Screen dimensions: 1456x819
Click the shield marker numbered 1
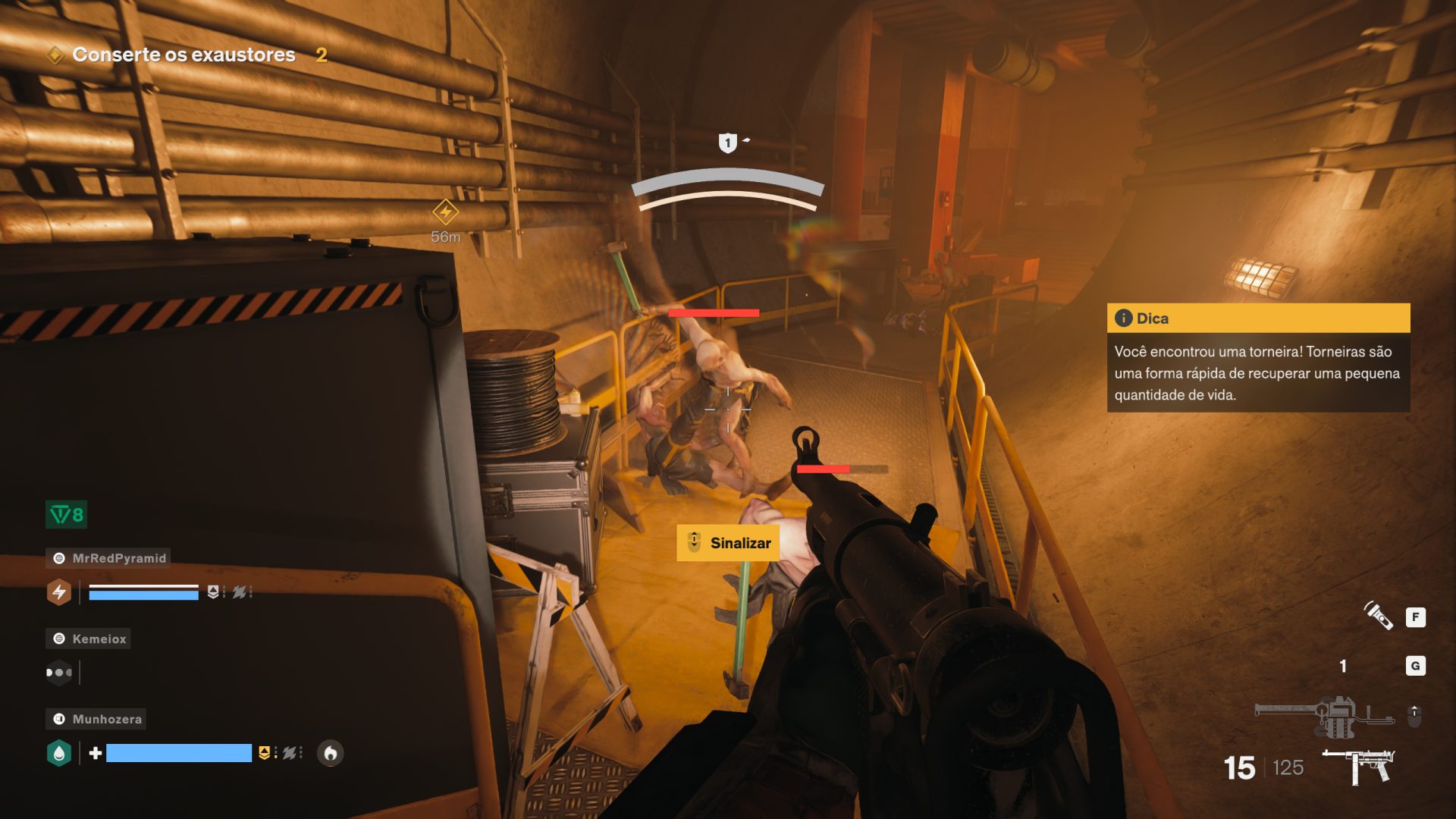tap(727, 143)
